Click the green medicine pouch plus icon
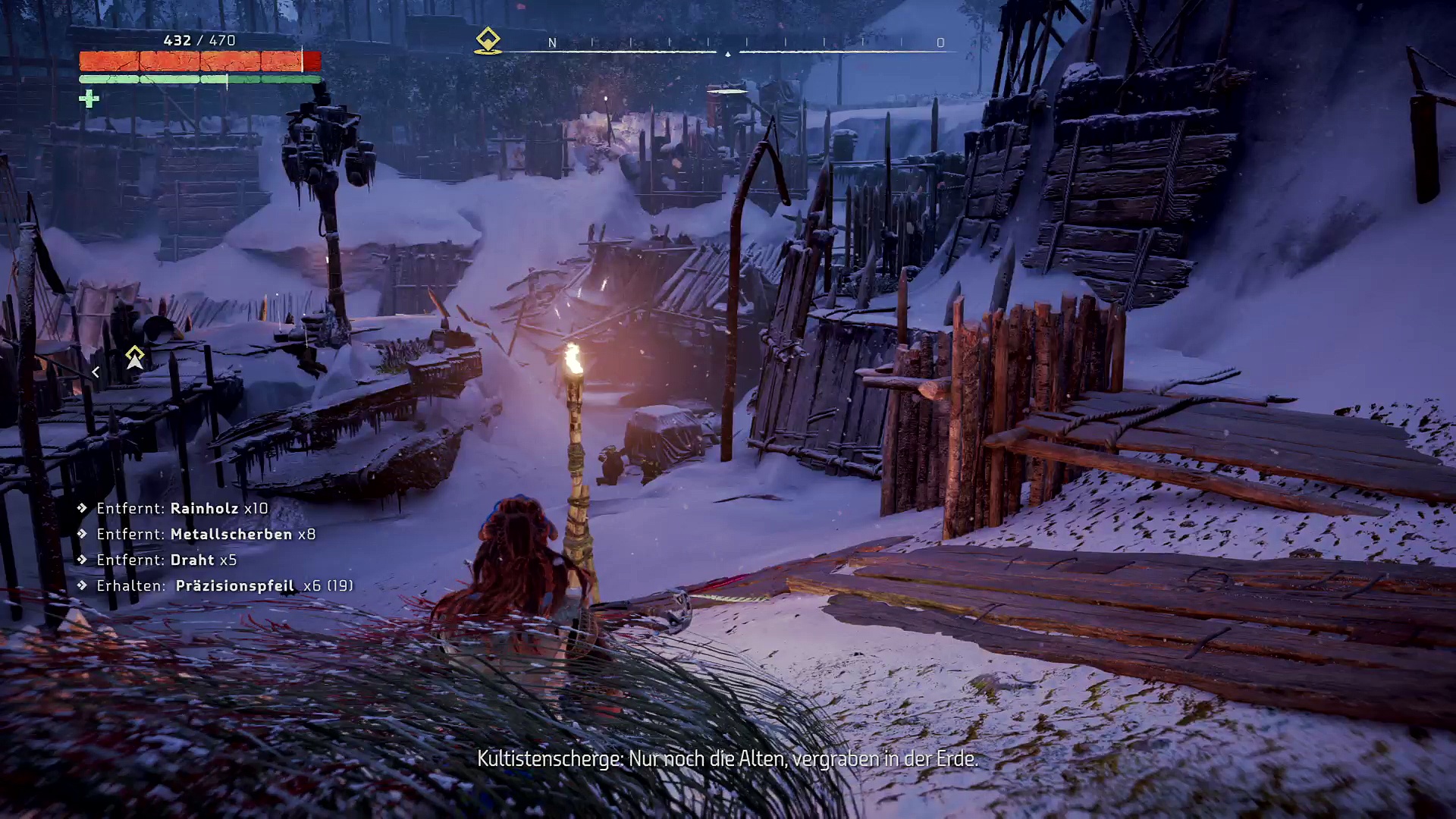The width and height of the screenshot is (1456, 819). 89,99
